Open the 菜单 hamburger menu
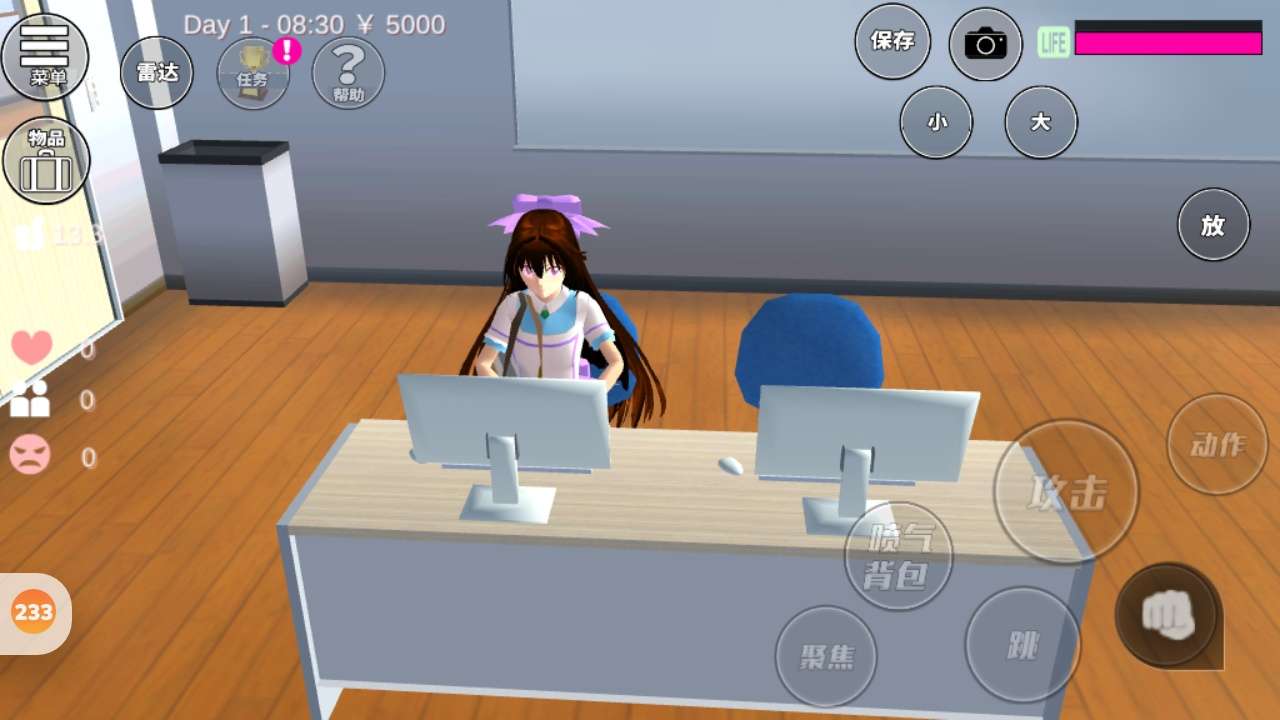Image resolution: width=1280 pixels, height=720 pixels. click(46, 55)
